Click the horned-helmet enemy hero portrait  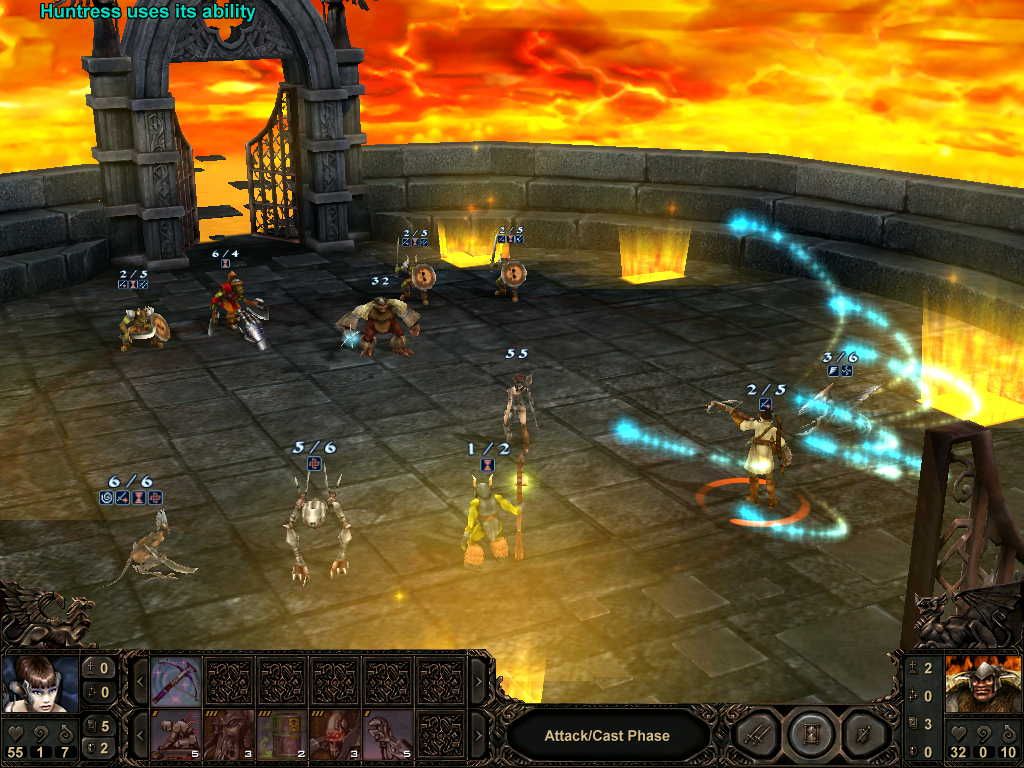click(x=981, y=683)
